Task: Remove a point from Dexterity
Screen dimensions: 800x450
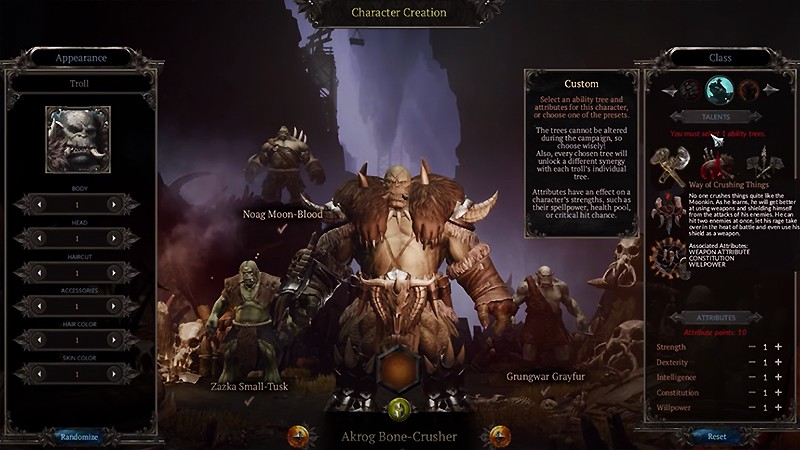Action: pyautogui.click(x=751, y=362)
